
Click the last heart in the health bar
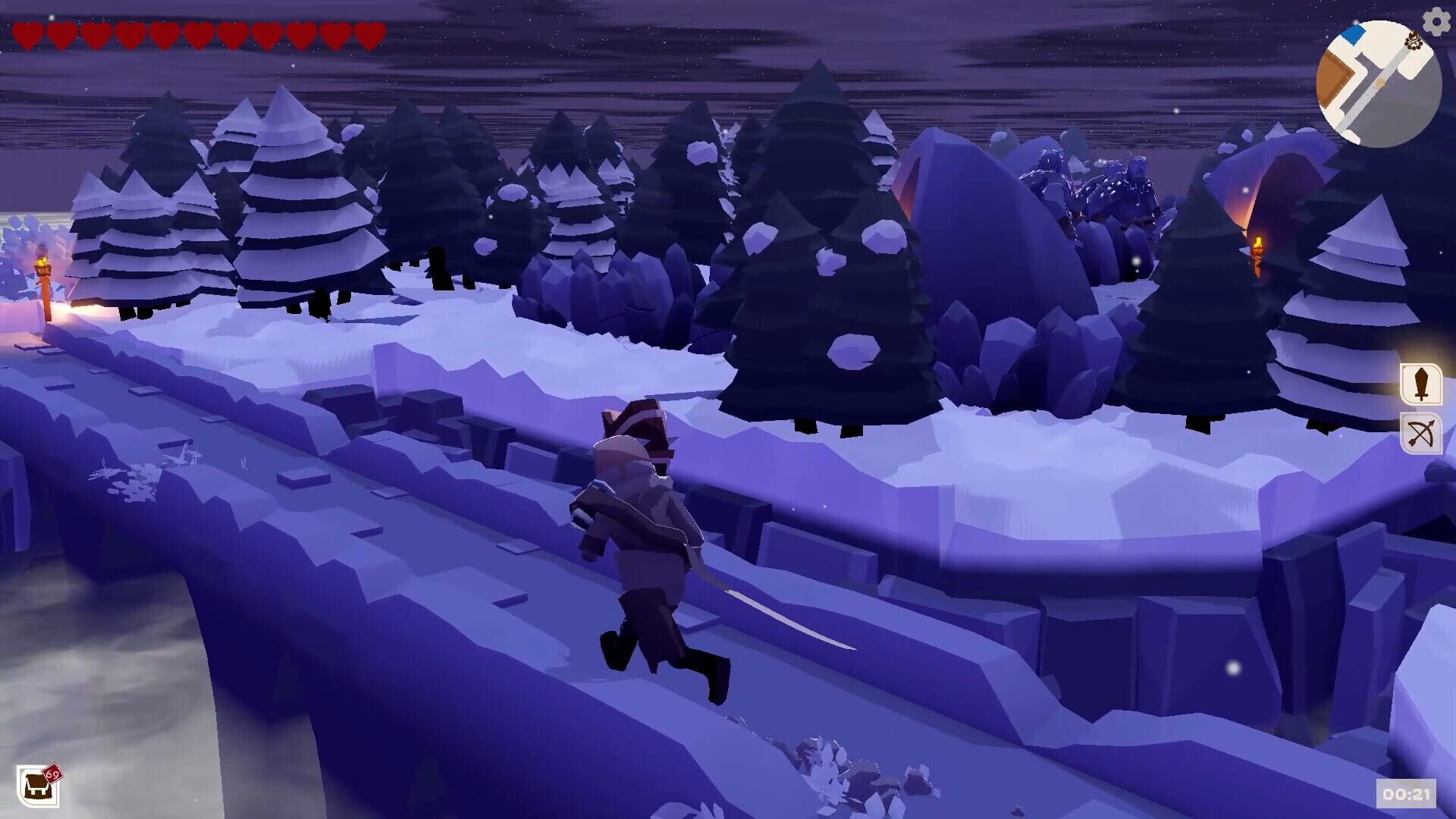tap(368, 34)
